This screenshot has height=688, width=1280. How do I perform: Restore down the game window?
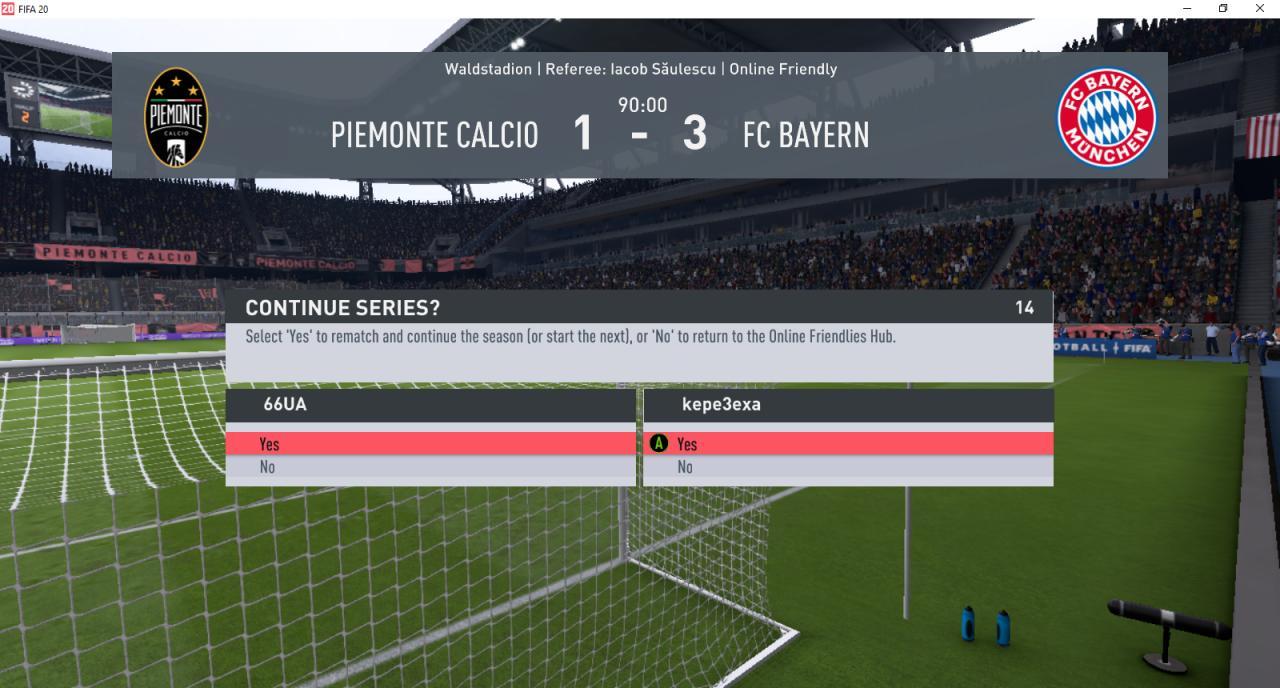pyautogui.click(x=1223, y=8)
